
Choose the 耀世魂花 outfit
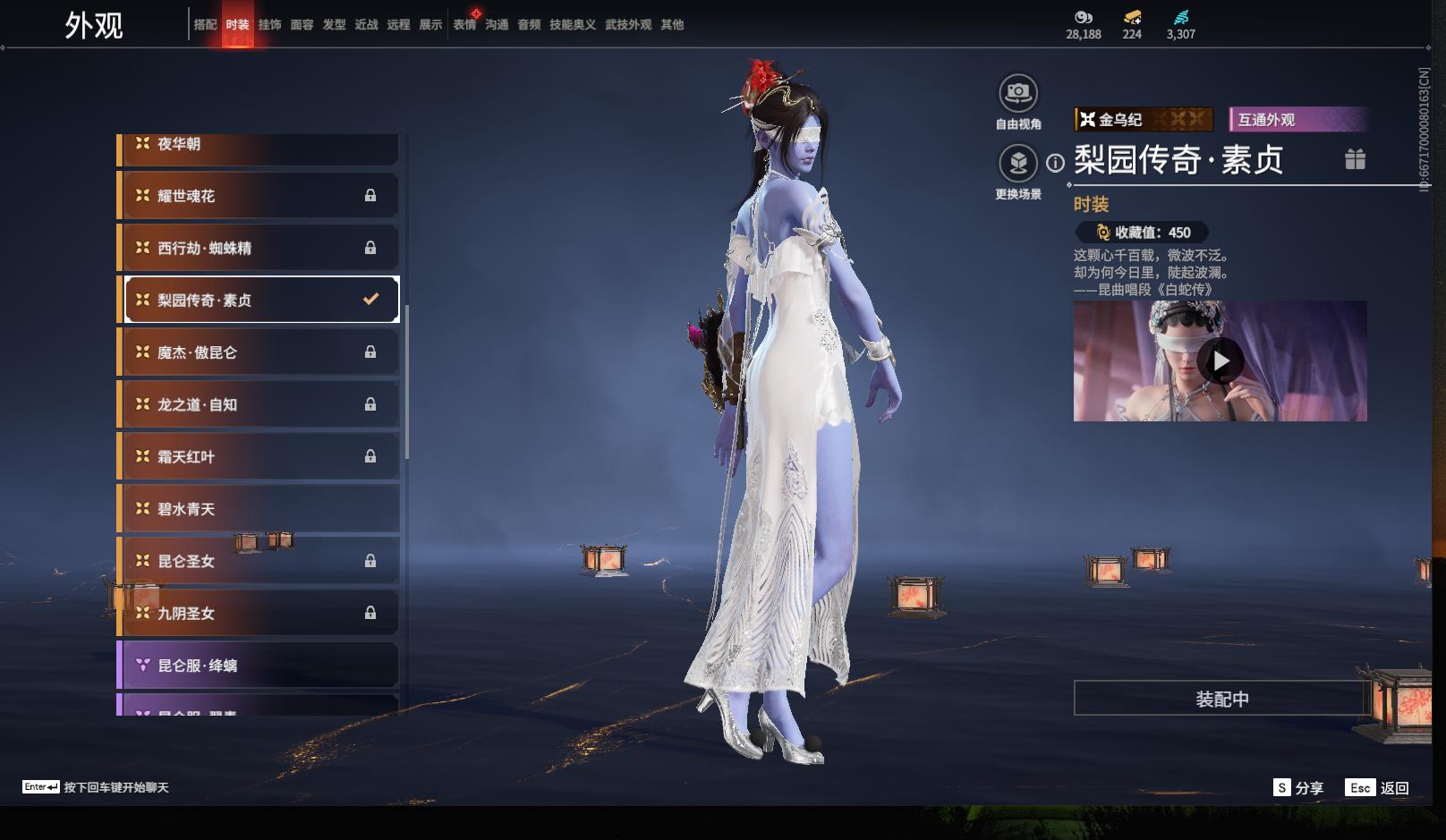coord(258,196)
